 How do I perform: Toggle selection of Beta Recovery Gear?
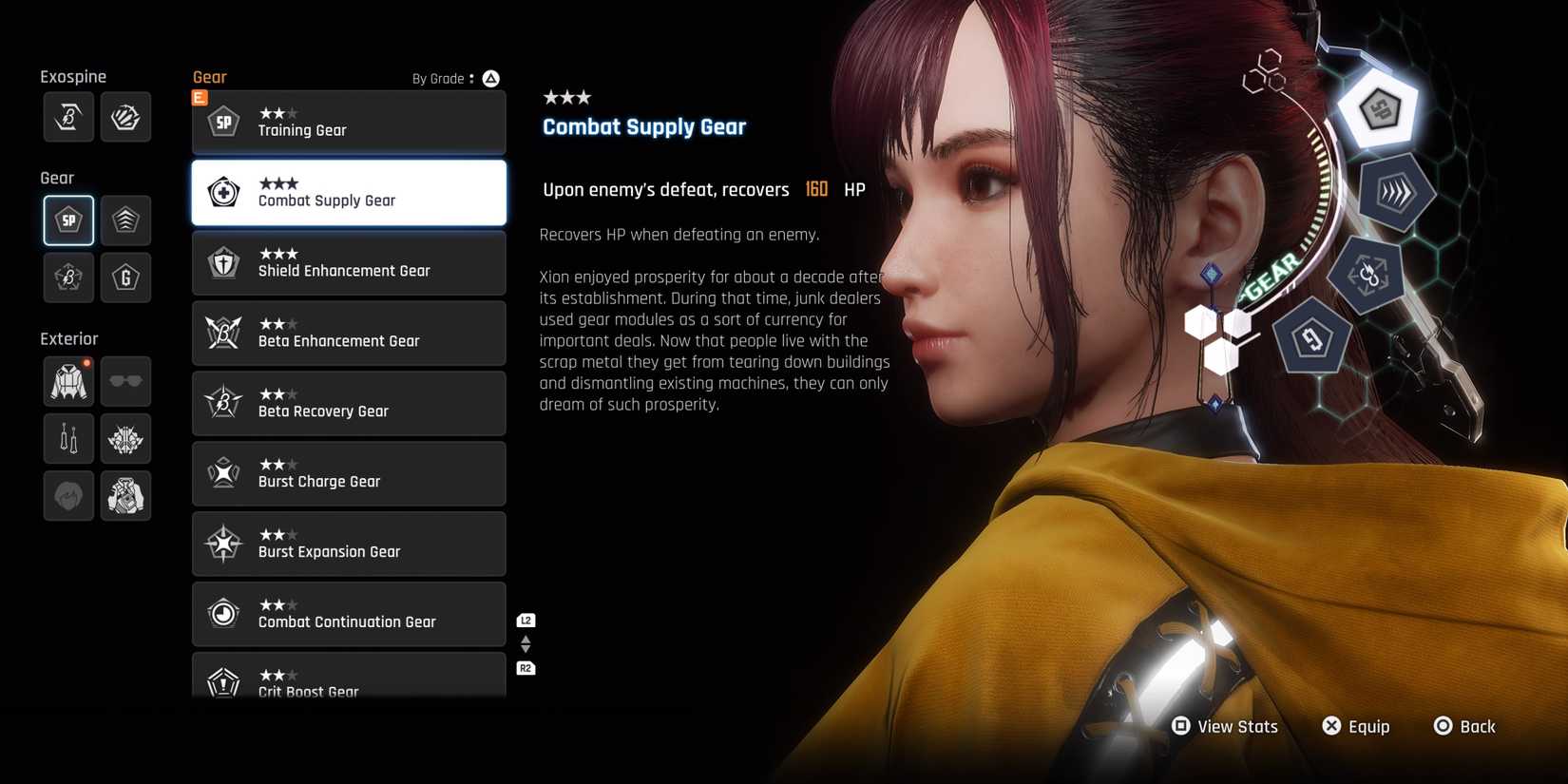(349, 403)
